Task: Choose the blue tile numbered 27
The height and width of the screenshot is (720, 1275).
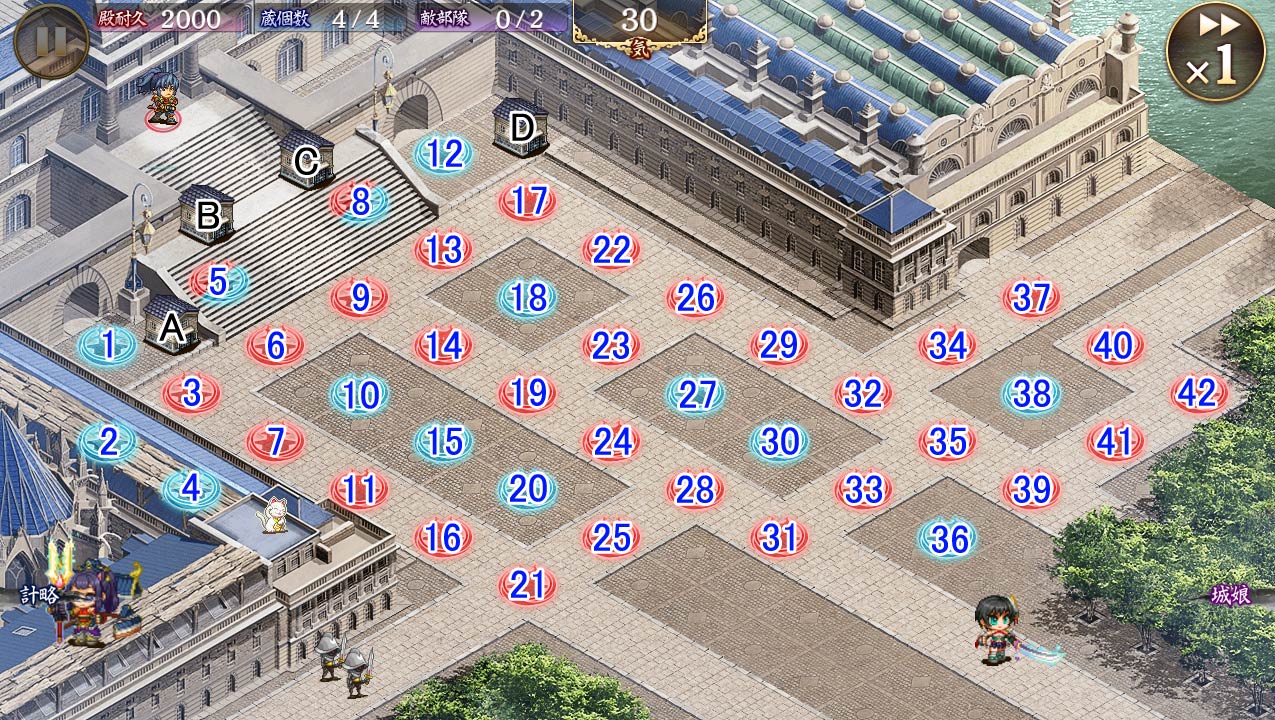Action: tap(696, 395)
